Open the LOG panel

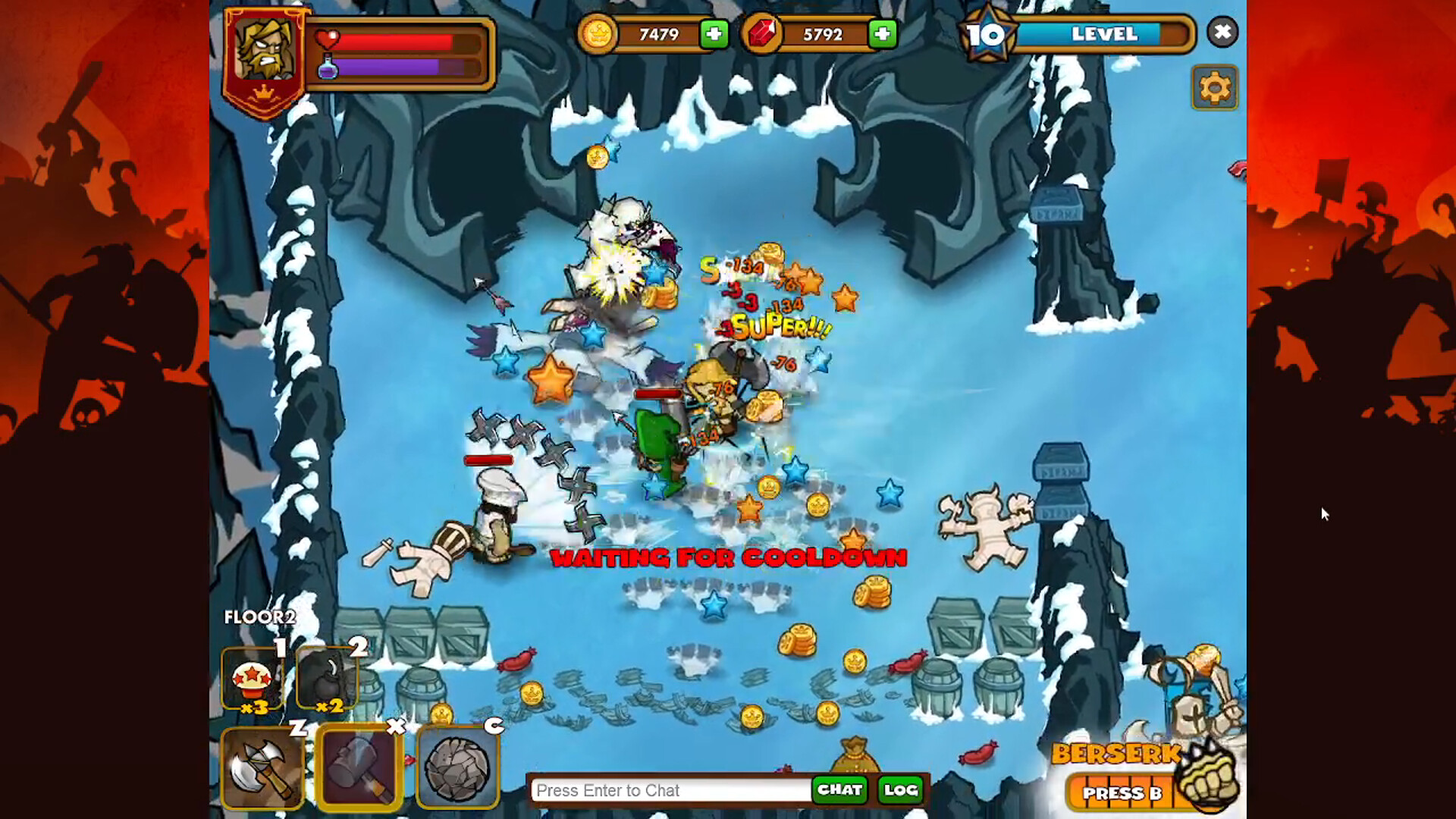tap(901, 790)
